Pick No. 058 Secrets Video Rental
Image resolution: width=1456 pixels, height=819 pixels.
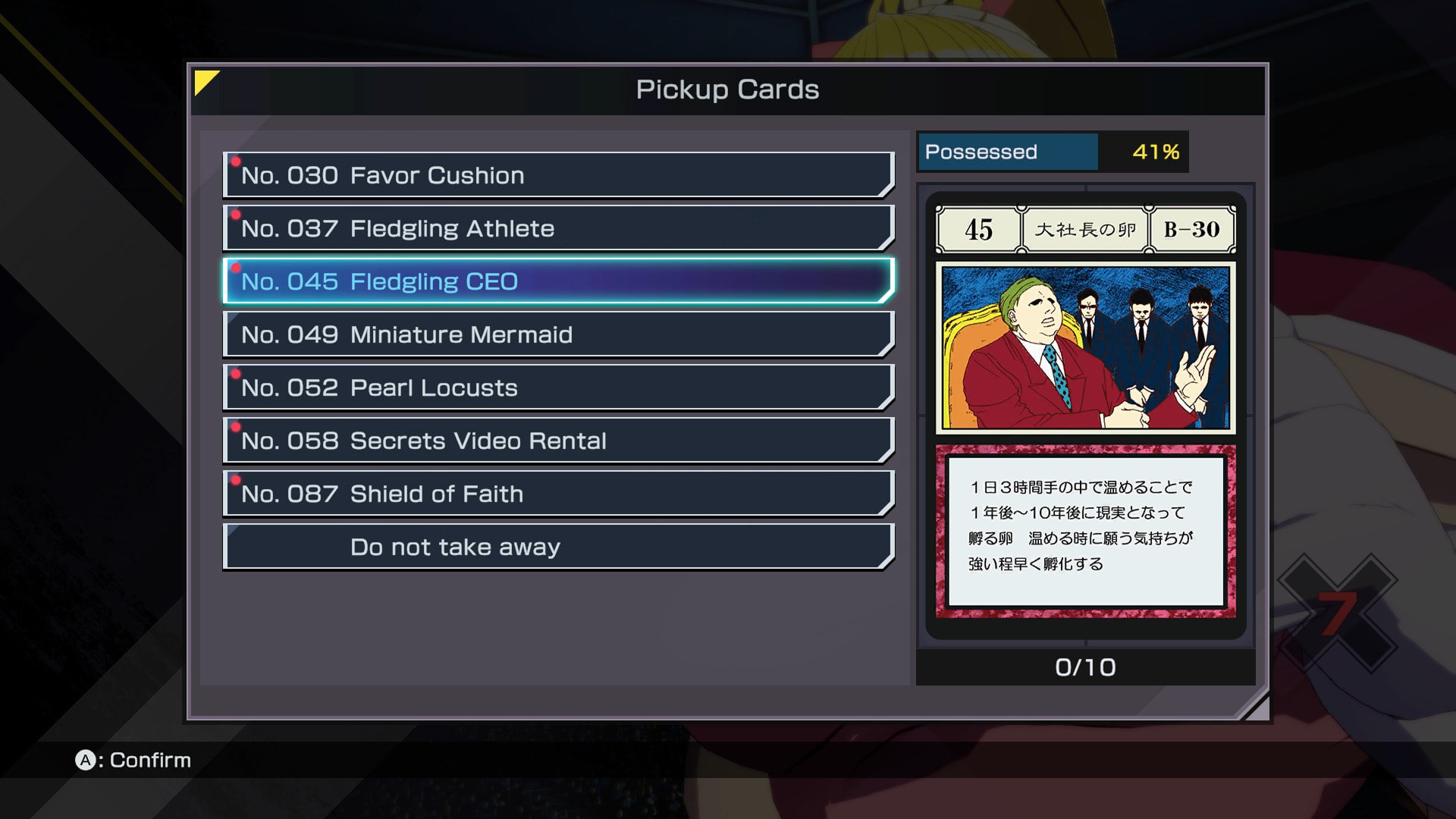(x=558, y=441)
